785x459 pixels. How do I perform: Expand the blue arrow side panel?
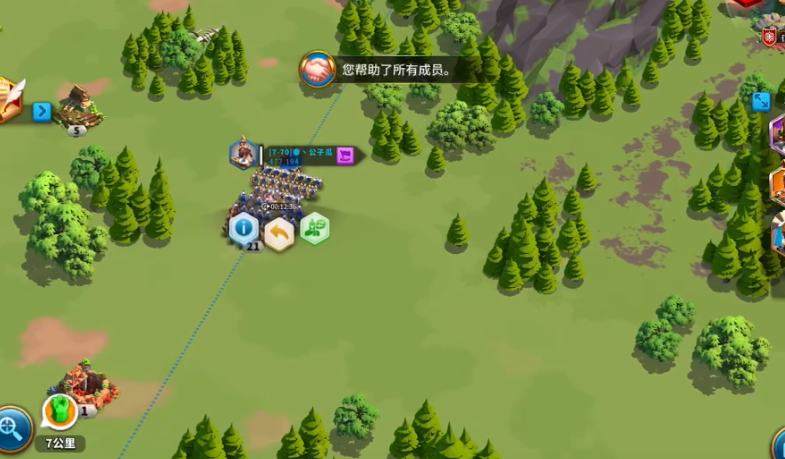(x=41, y=111)
